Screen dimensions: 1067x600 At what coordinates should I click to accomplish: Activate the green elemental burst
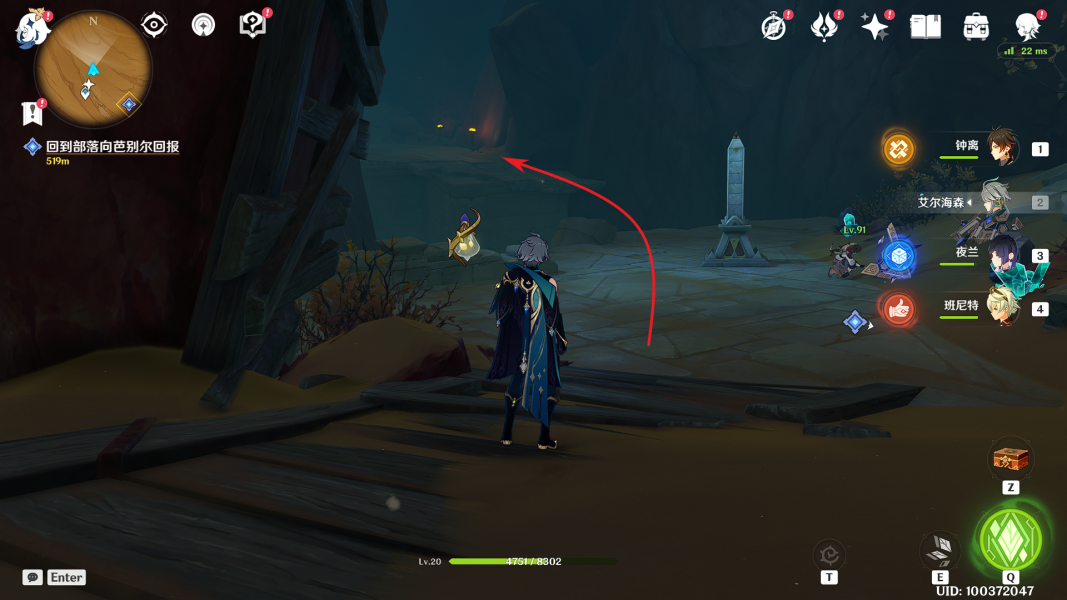(x=1010, y=539)
